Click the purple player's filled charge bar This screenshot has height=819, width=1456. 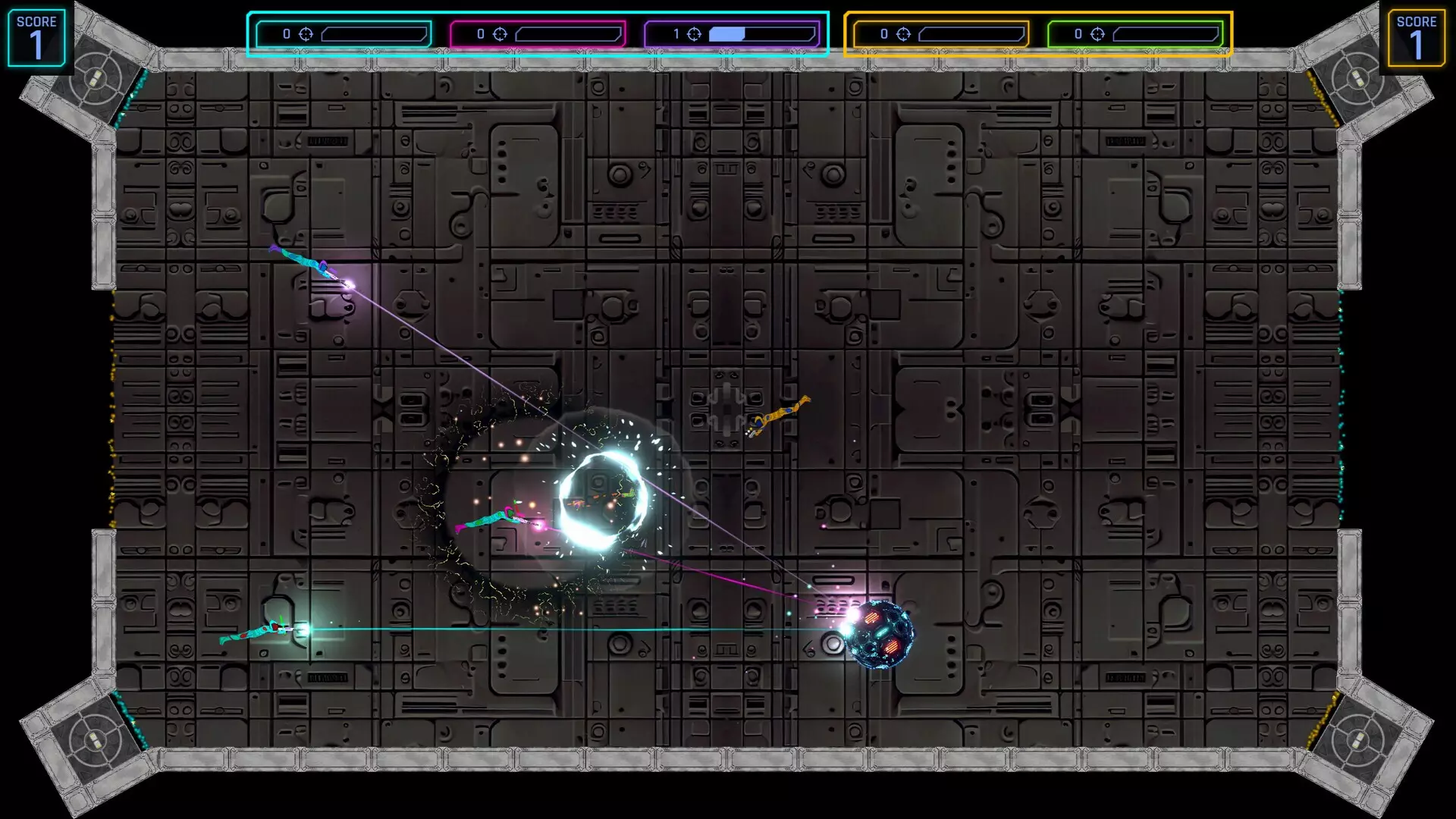pyautogui.click(x=728, y=33)
